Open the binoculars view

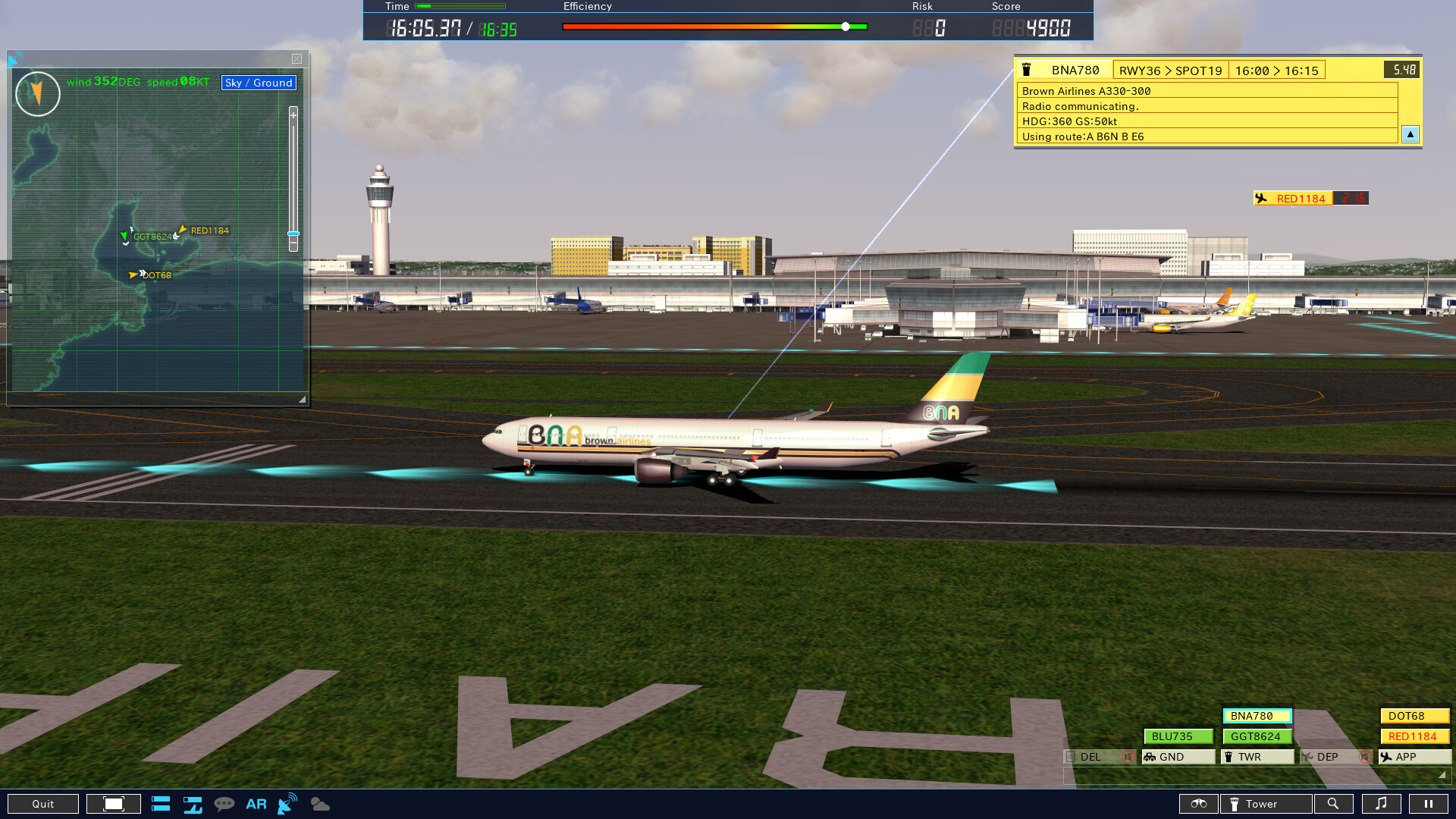coord(1198,804)
